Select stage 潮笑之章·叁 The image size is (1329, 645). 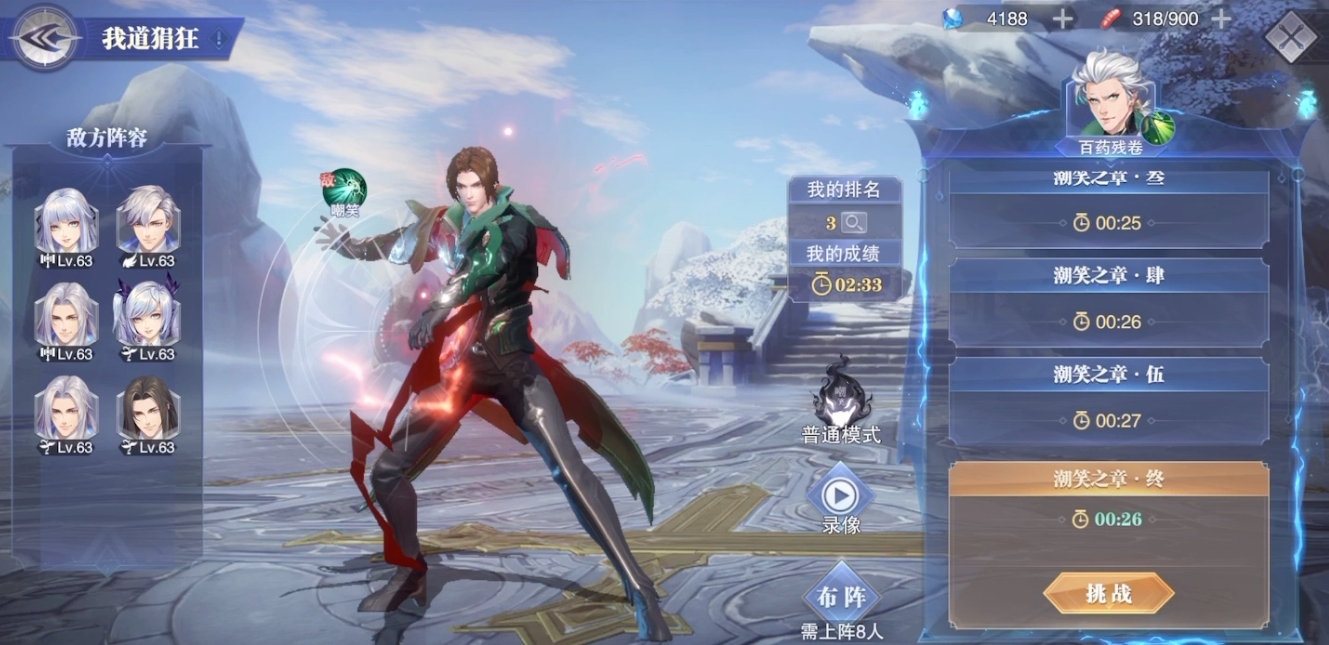[1108, 208]
